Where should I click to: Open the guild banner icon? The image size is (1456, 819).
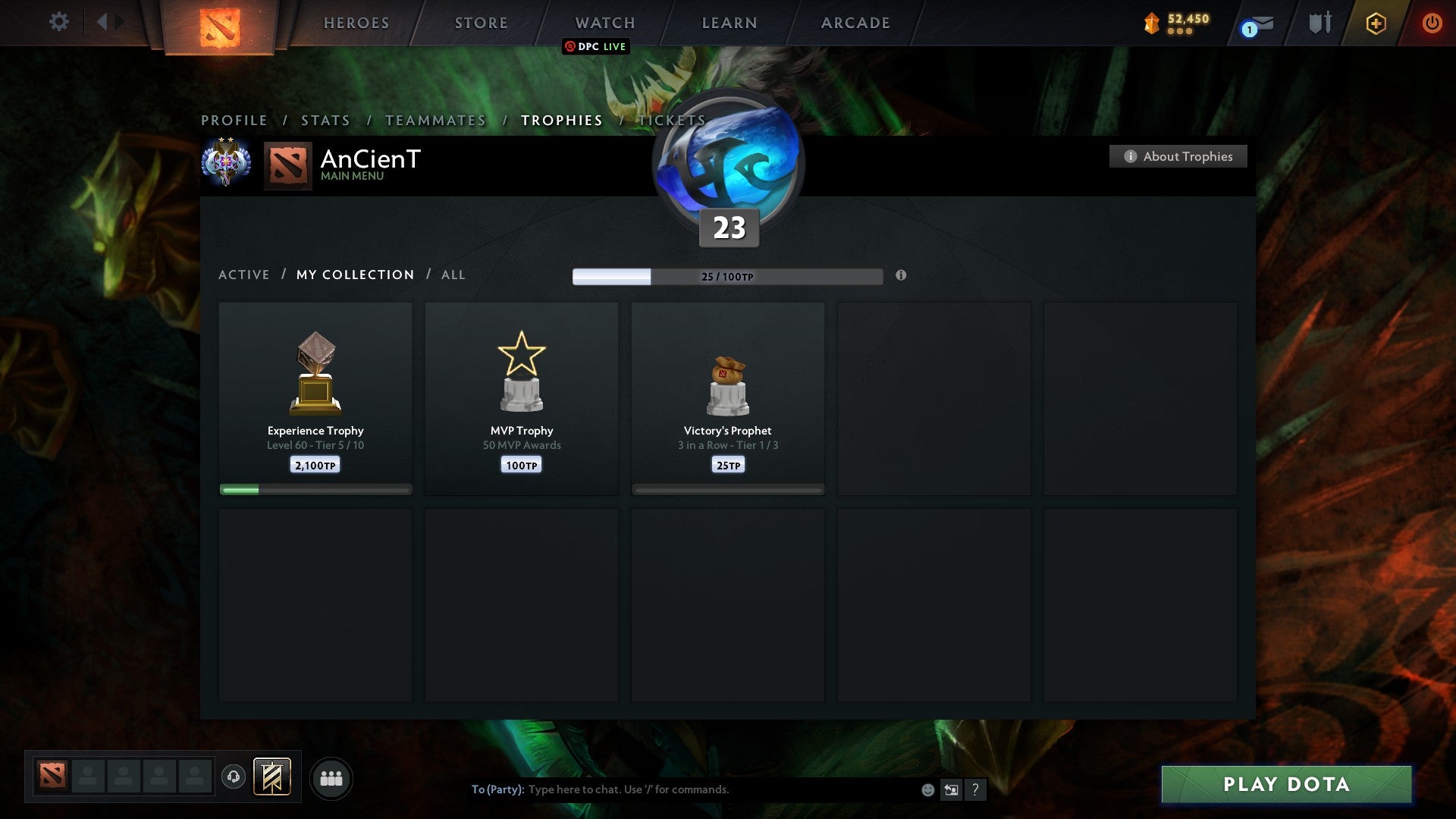coord(271,777)
